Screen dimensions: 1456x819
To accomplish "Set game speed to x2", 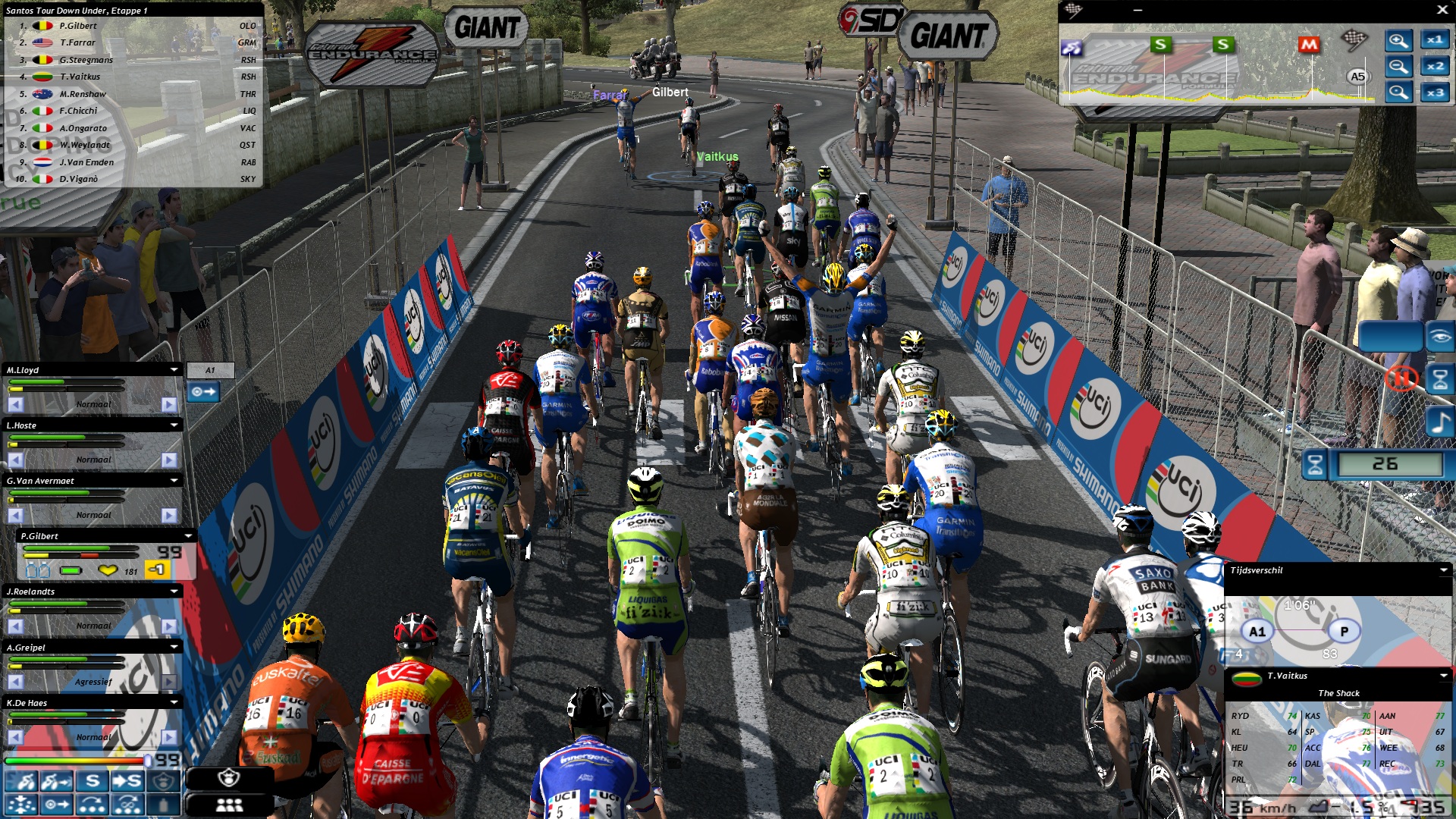I will 1435,67.
